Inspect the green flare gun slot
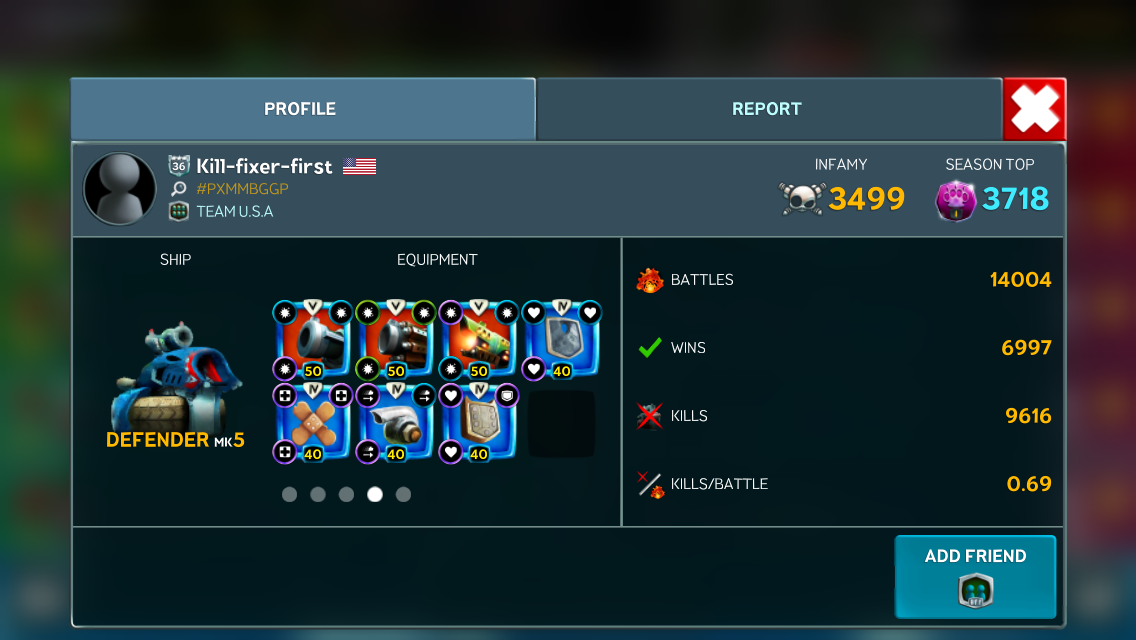 point(479,340)
